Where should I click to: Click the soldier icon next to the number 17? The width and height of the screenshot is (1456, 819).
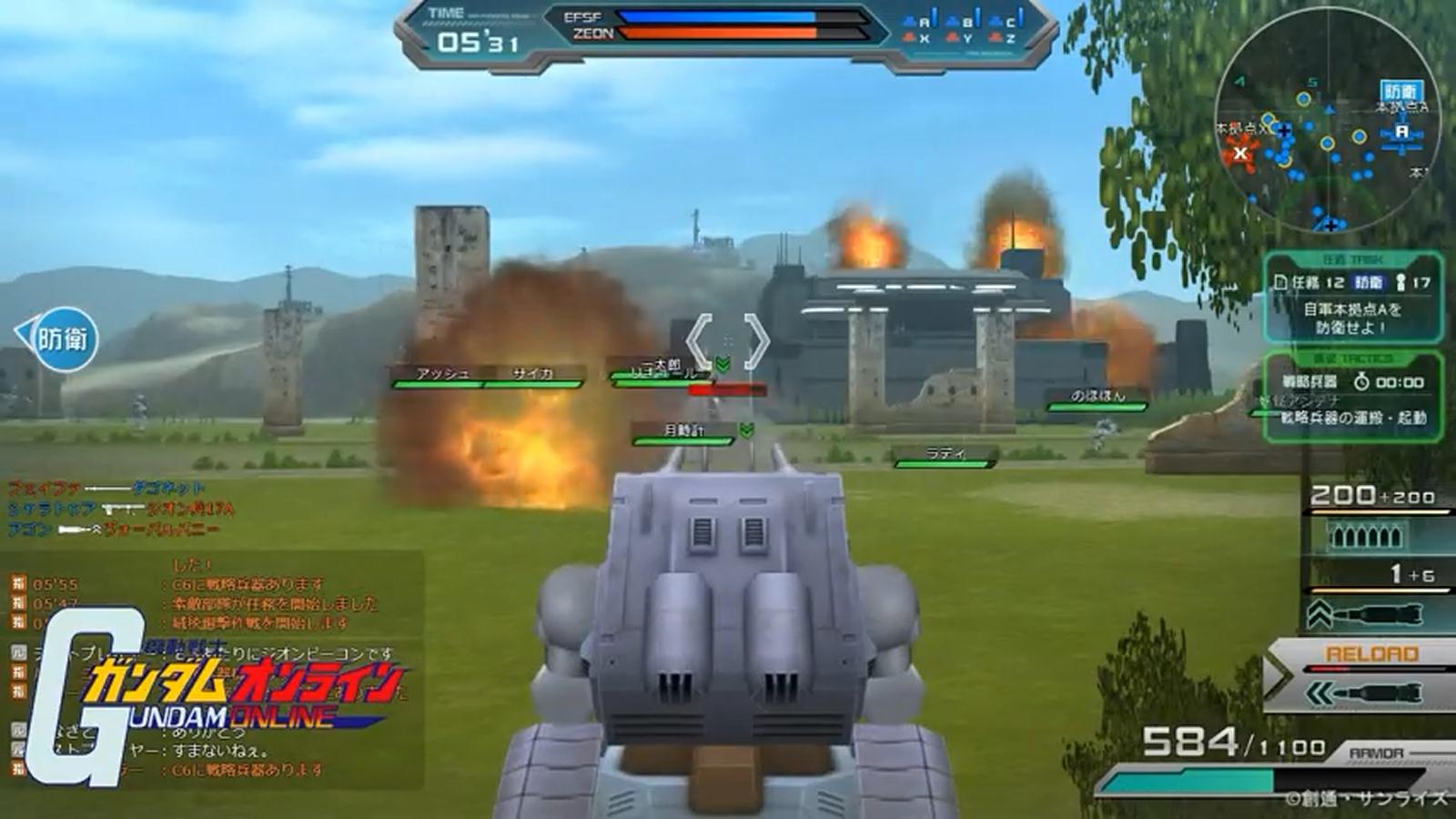pyautogui.click(x=1401, y=284)
